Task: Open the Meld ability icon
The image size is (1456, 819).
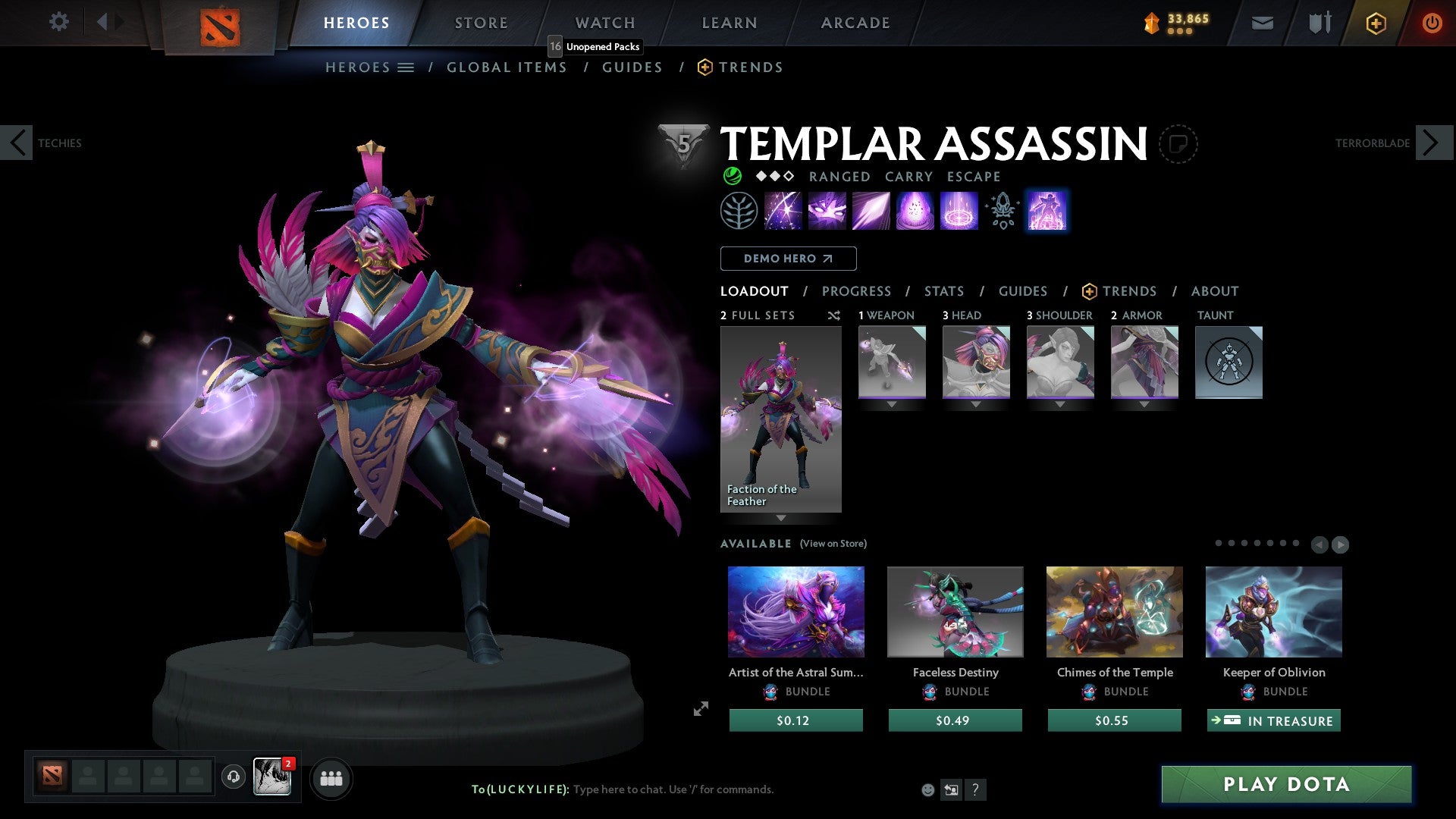Action: (826, 210)
